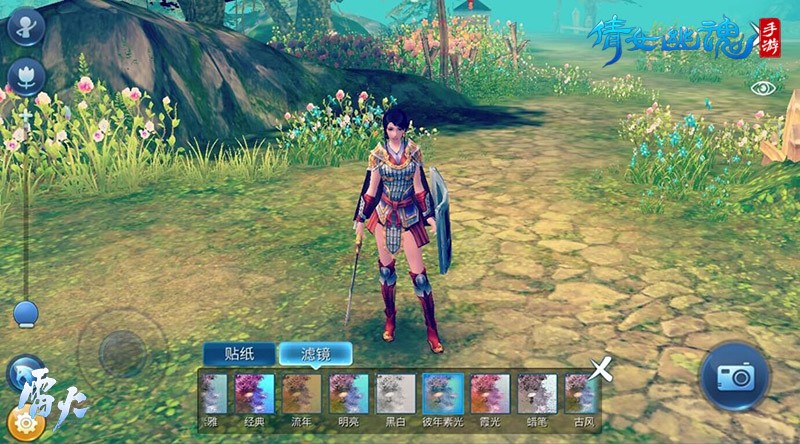Apply the 经典 filter thumbnail
Image resolution: width=800 pixels, height=444 pixels.
click(x=254, y=400)
